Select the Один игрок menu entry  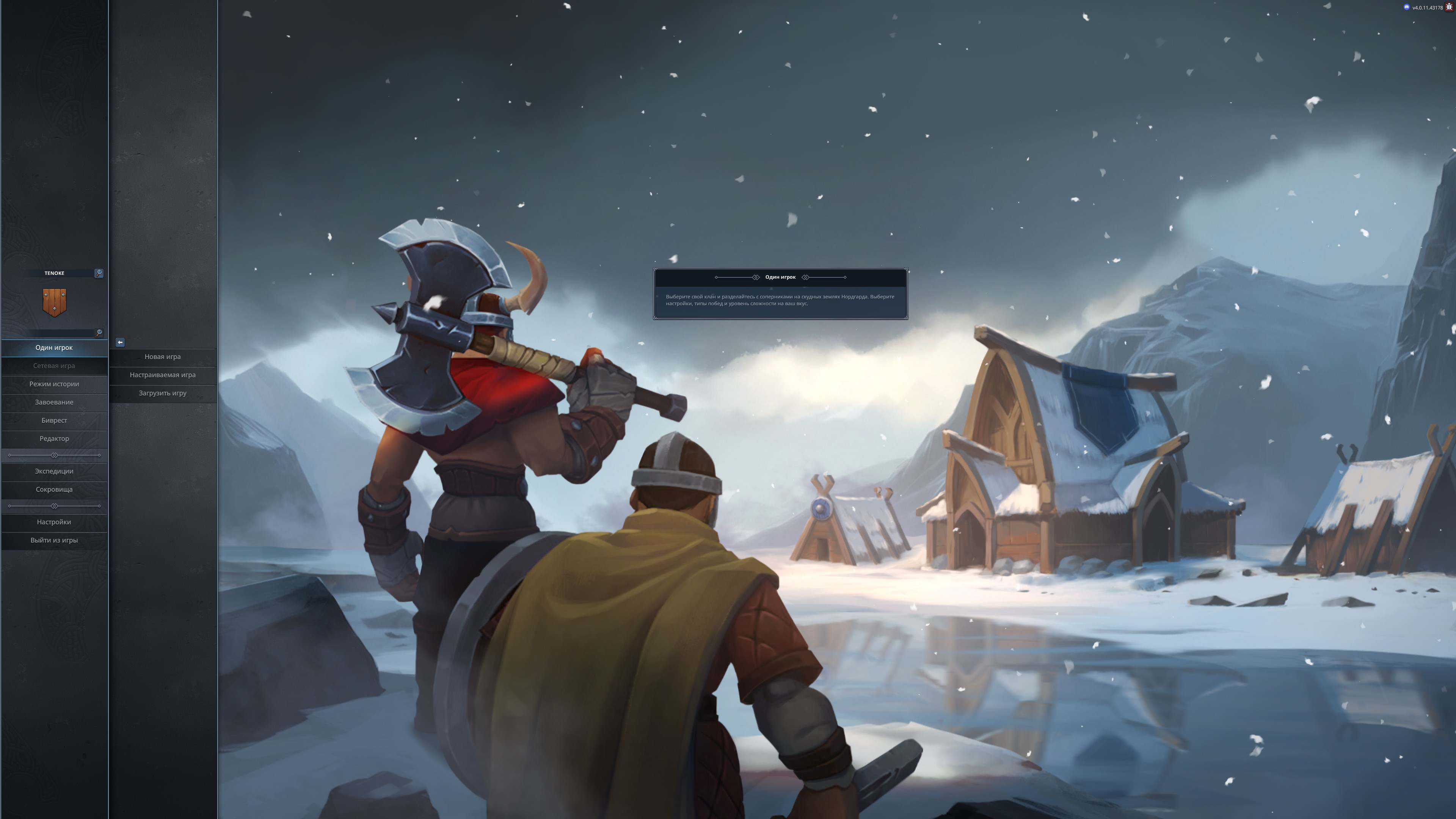(54, 348)
